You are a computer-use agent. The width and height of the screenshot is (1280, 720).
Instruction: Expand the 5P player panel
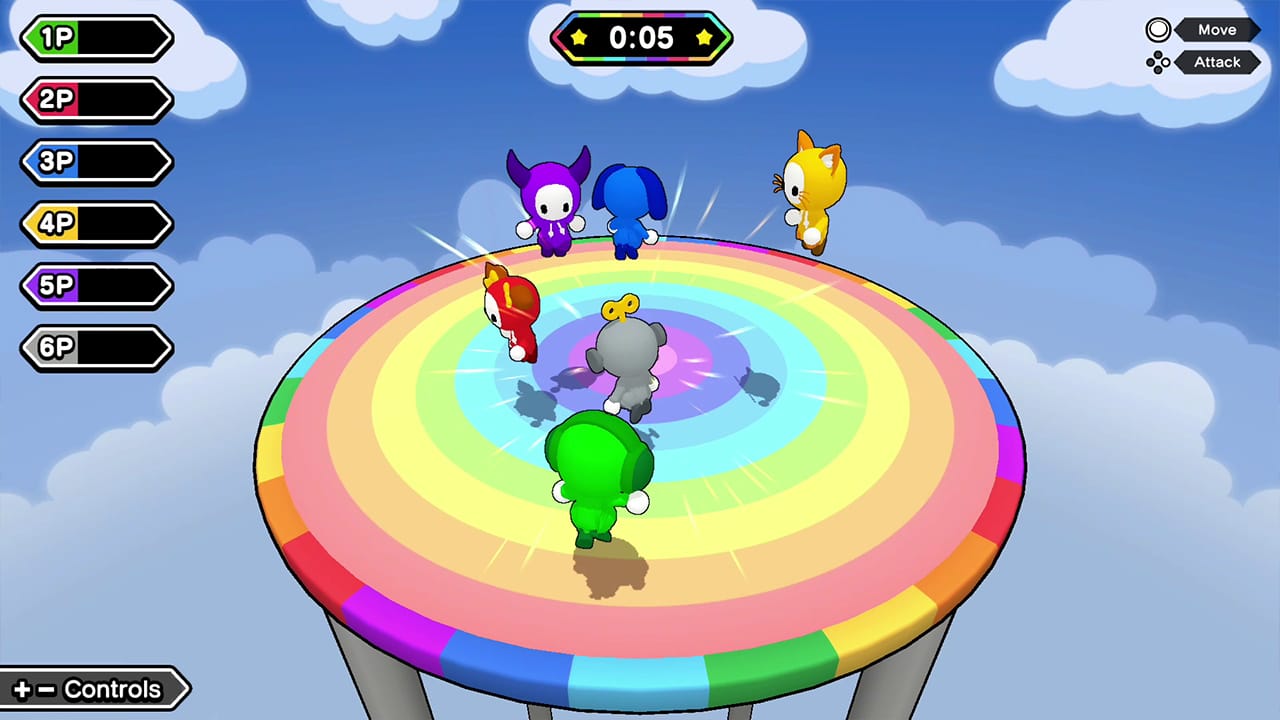(95, 286)
